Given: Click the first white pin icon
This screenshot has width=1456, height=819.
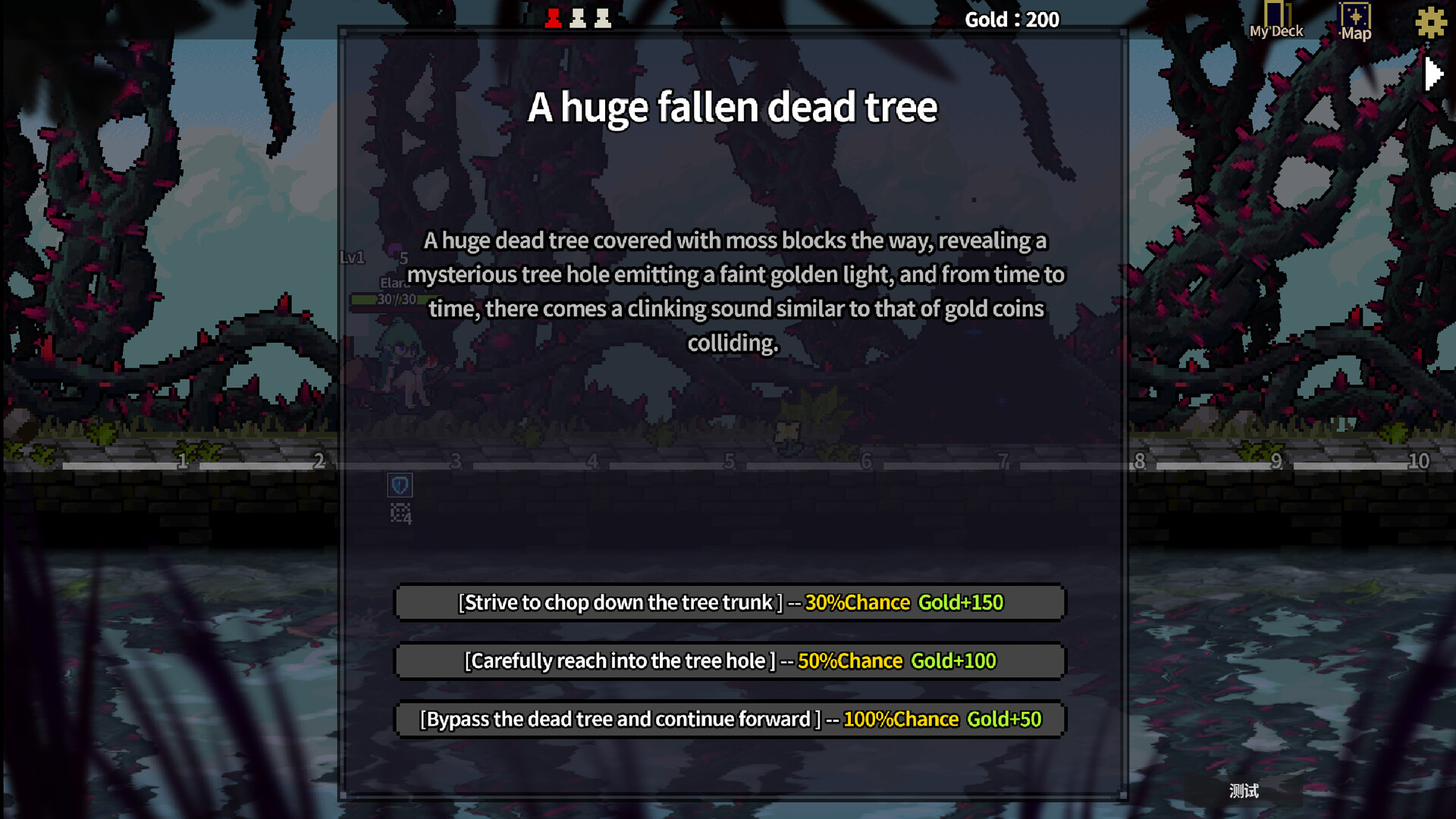Looking at the screenshot, I should point(577,17).
